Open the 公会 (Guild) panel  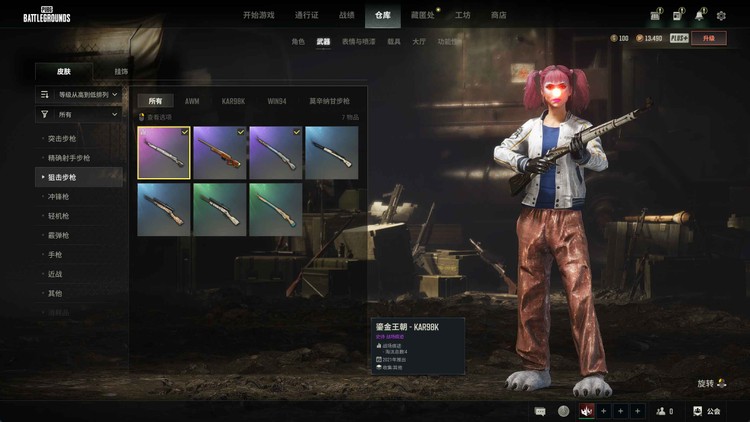pos(706,411)
